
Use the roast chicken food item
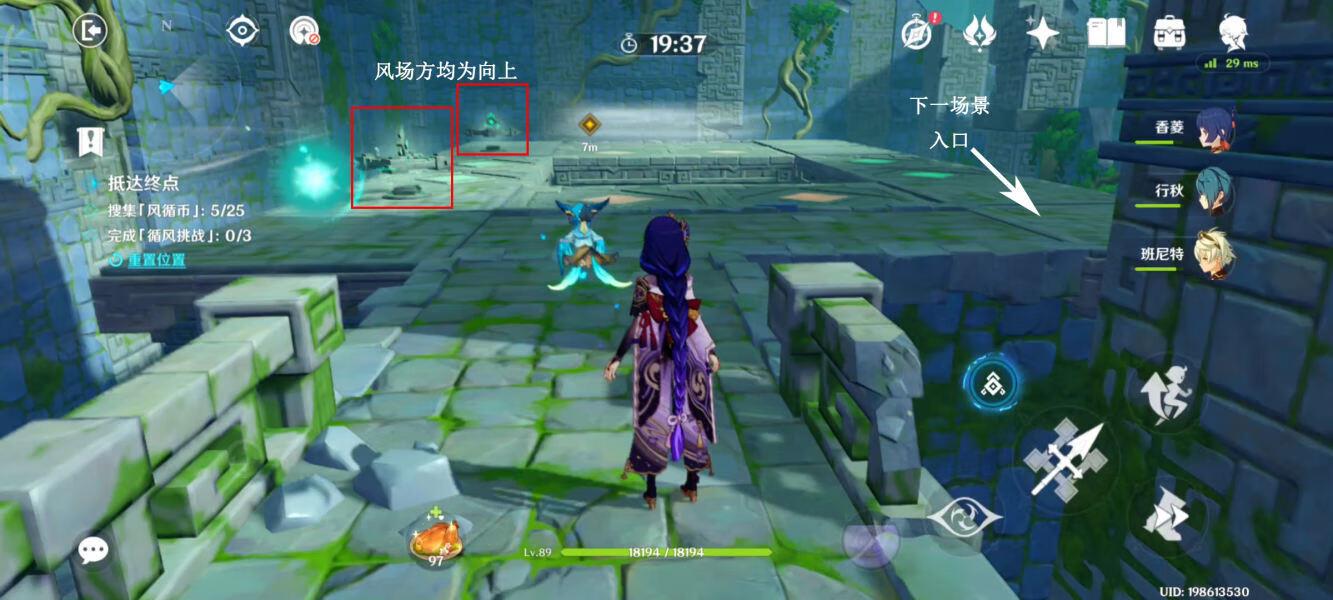point(435,543)
